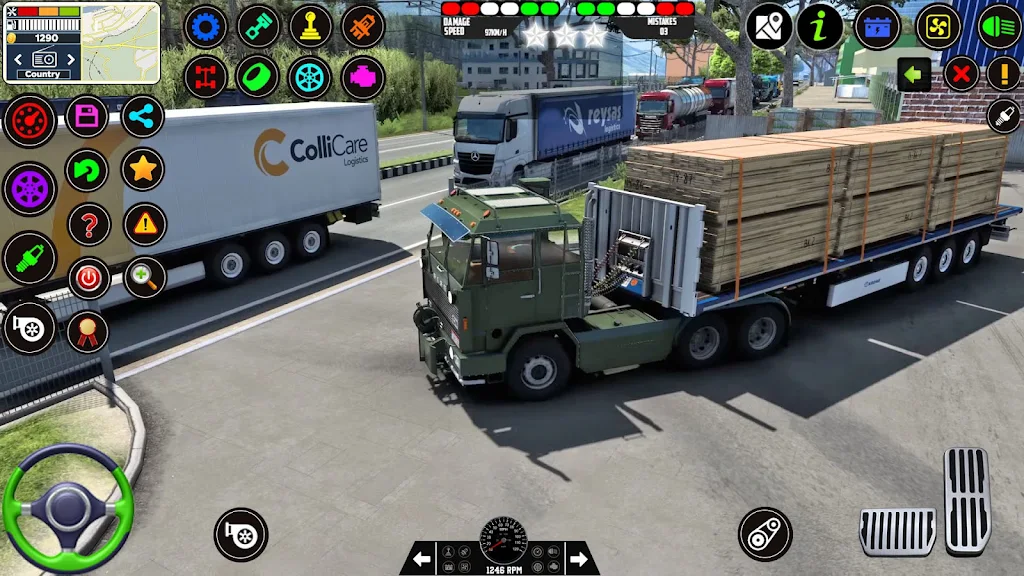Tap the blue battery icon
Image resolution: width=1024 pixels, height=576 pixels.
[x=879, y=27]
